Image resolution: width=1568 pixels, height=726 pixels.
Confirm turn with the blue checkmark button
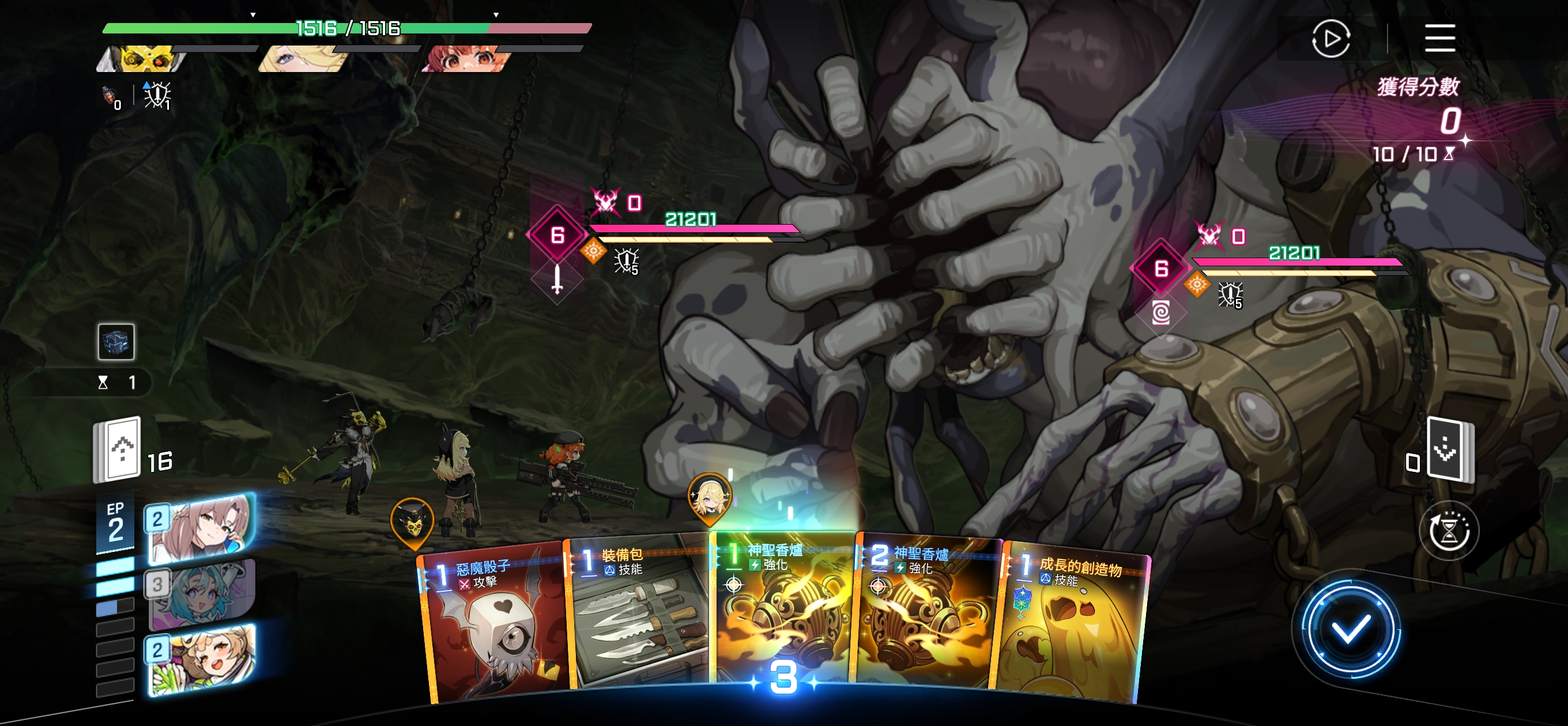tap(1350, 629)
